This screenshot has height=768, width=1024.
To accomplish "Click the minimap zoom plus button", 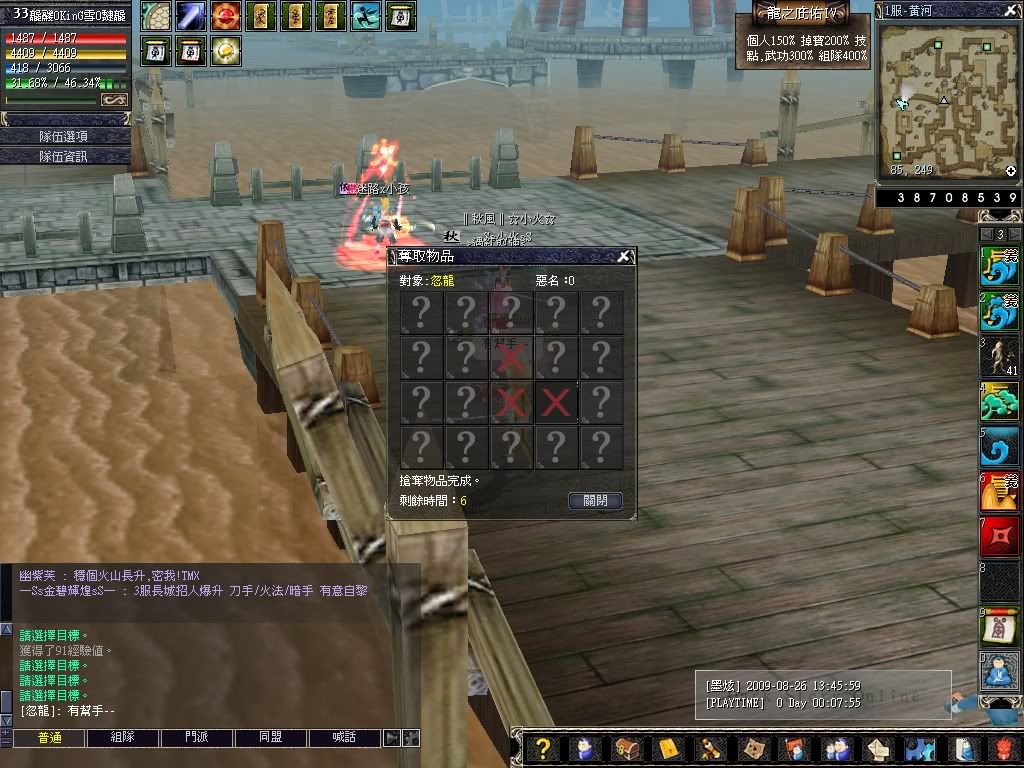I will click(x=1010, y=171).
